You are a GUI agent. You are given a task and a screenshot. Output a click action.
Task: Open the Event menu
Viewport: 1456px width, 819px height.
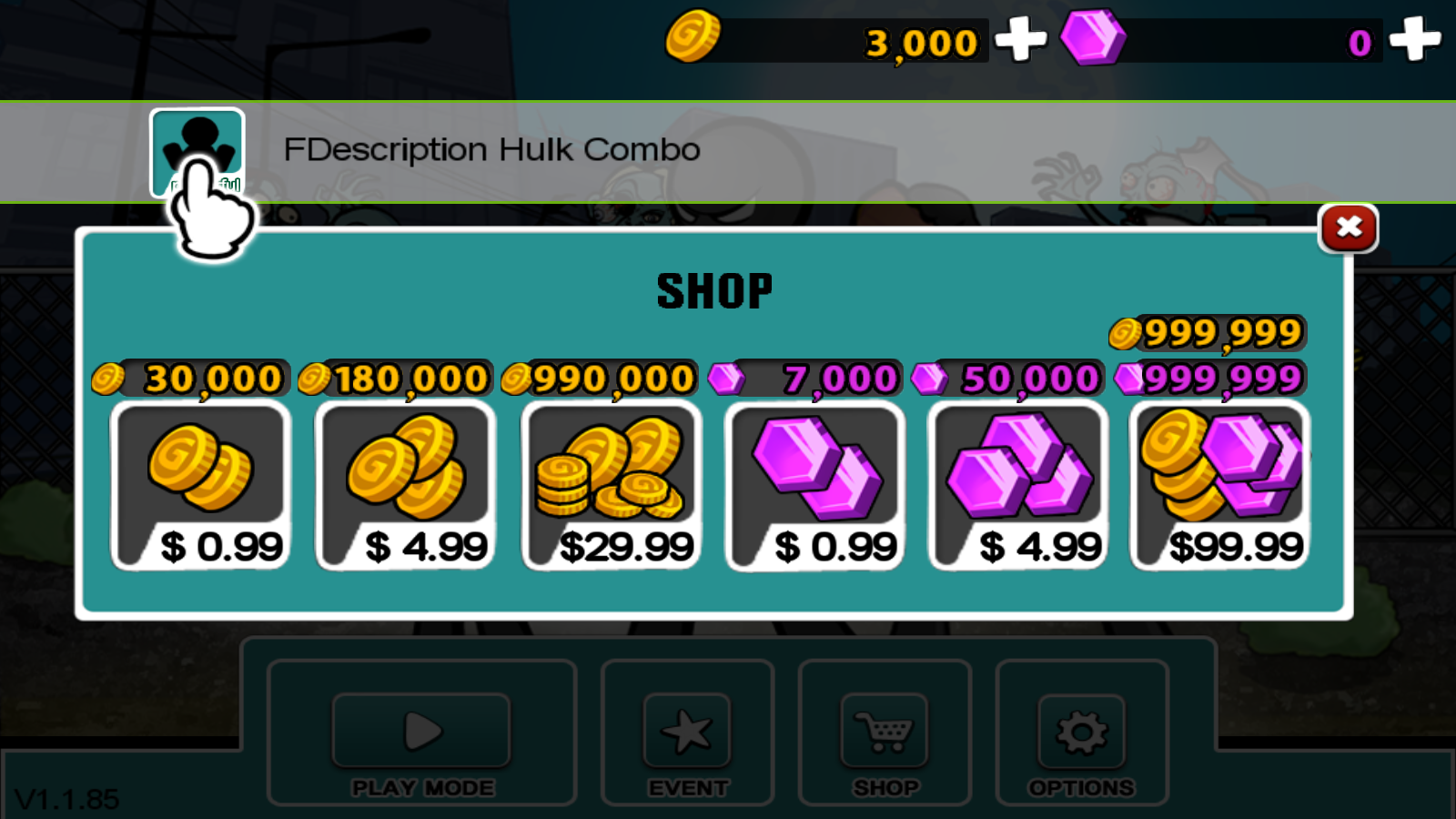(687, 732)
